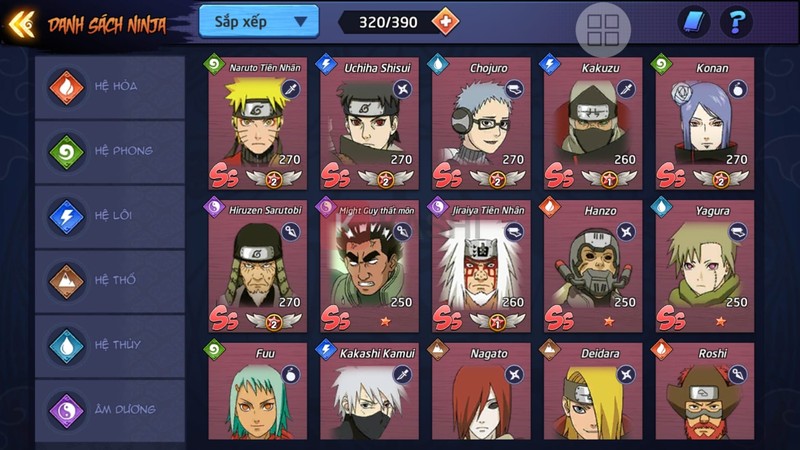Open Kakuzu's ninja card
Screen dimensions: 800x450
coord(593,122)
